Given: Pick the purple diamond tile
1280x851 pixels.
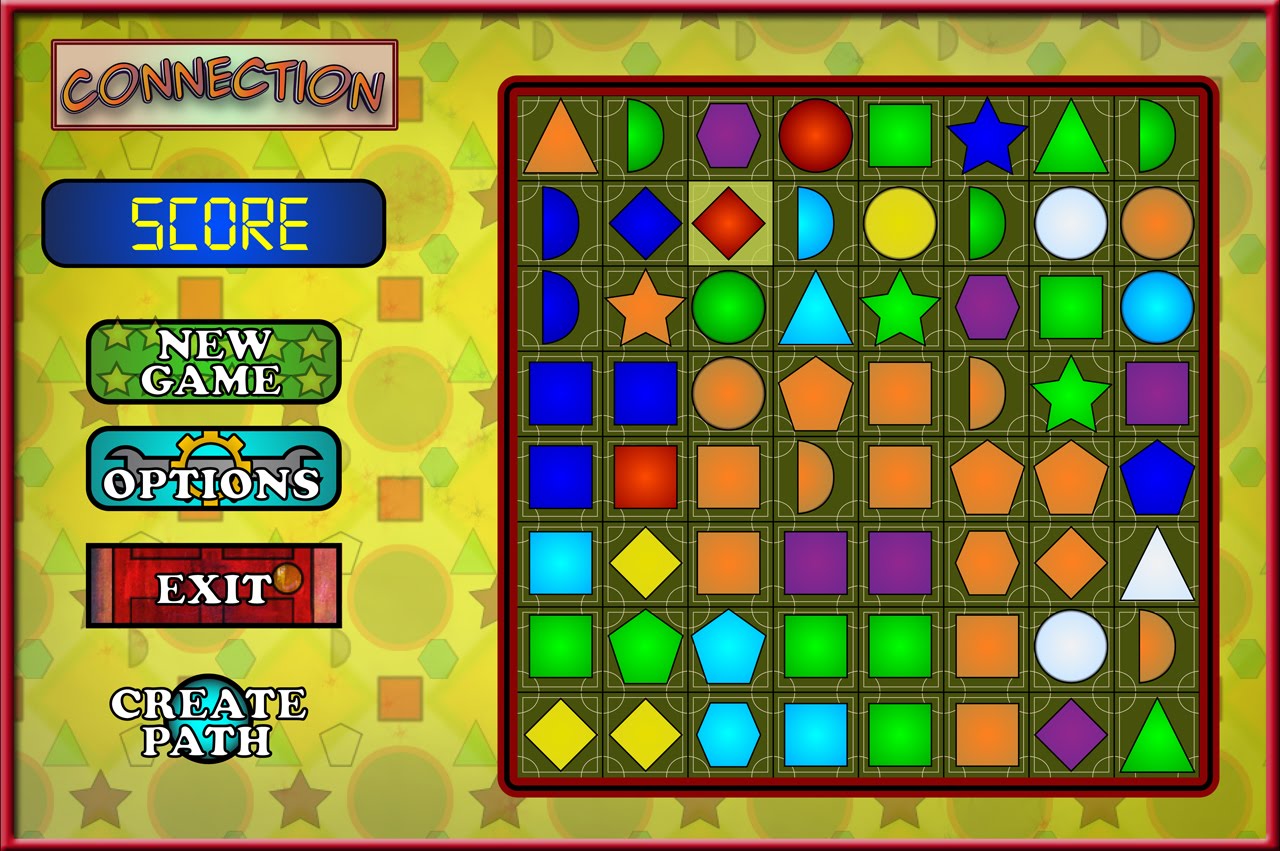Looking at the screenshot, I should tap(1071, 734).
